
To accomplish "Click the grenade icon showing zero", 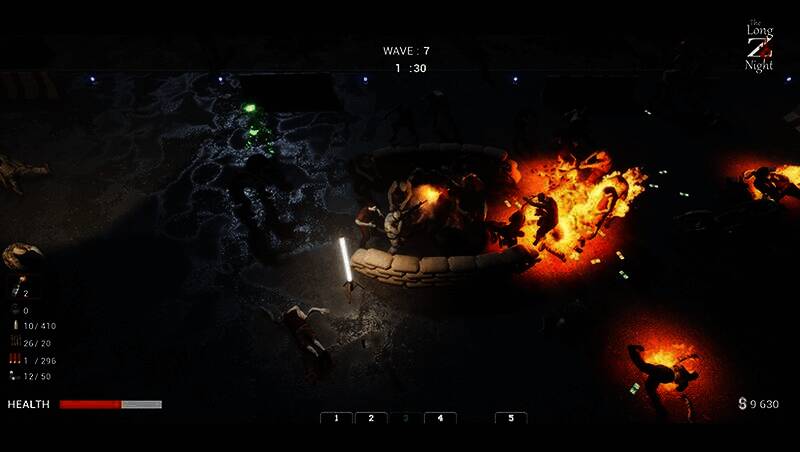I will [15, 309].
